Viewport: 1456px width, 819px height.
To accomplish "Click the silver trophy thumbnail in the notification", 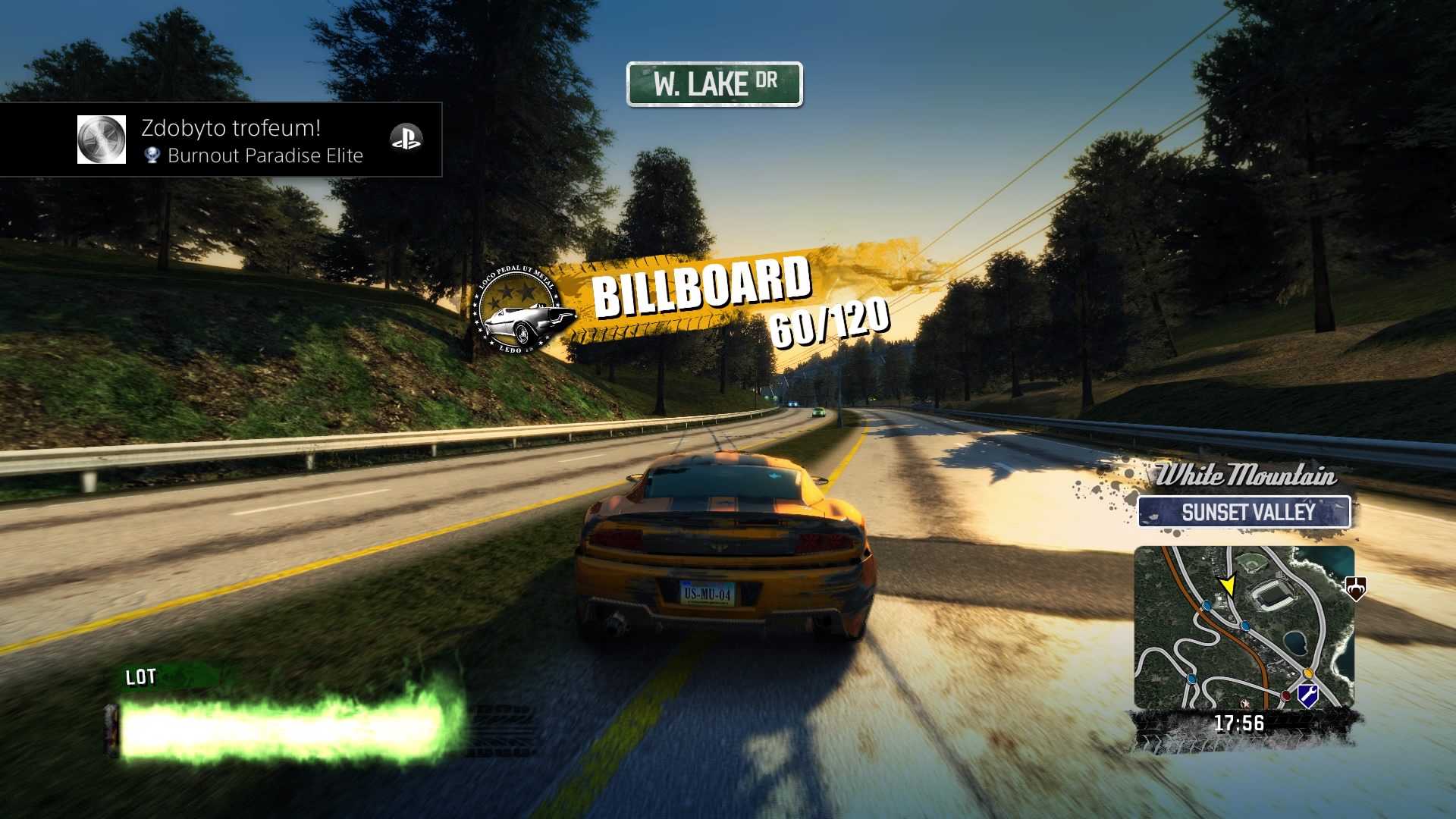I will click(102, 140).
